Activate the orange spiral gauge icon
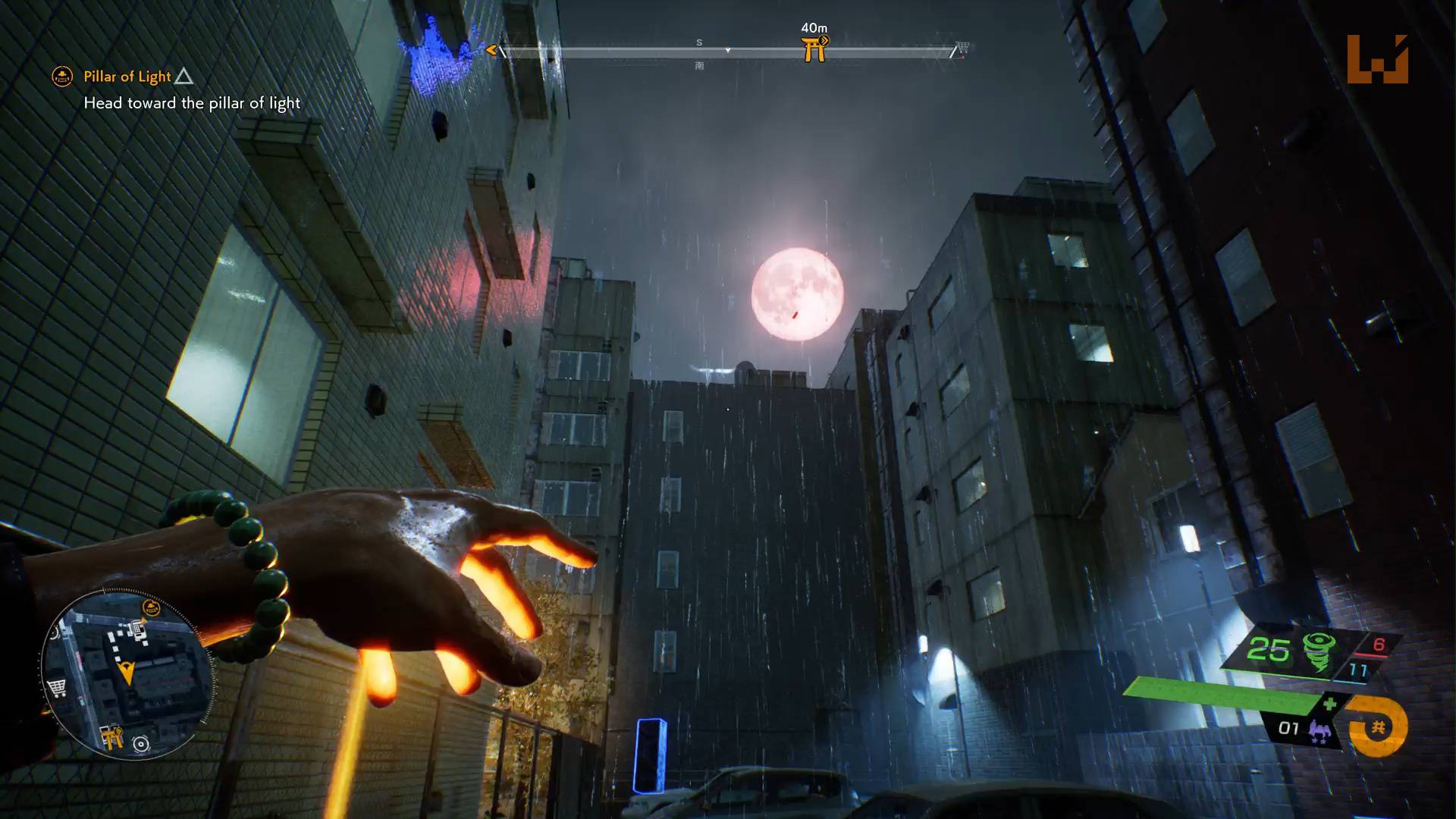This screenshot has height=819, width=1456. (1378, 728)
